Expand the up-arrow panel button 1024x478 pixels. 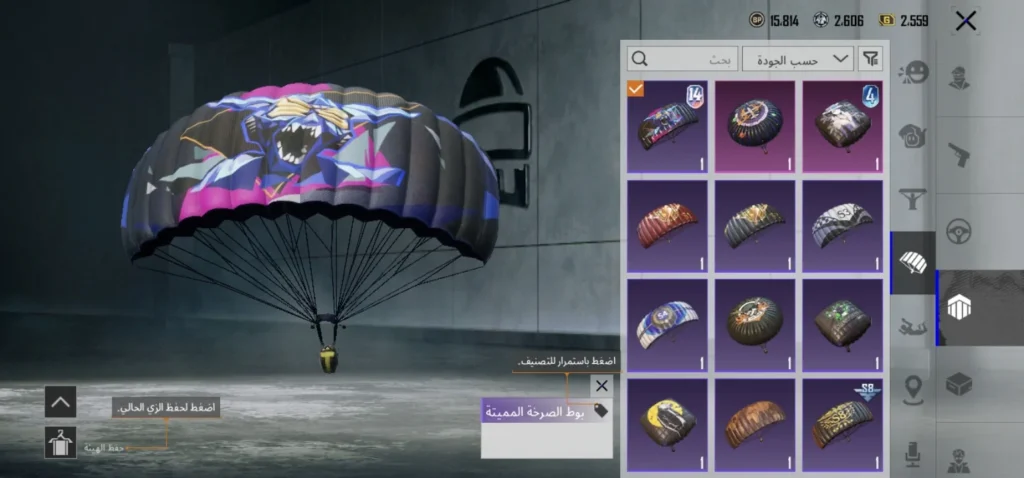60,402
